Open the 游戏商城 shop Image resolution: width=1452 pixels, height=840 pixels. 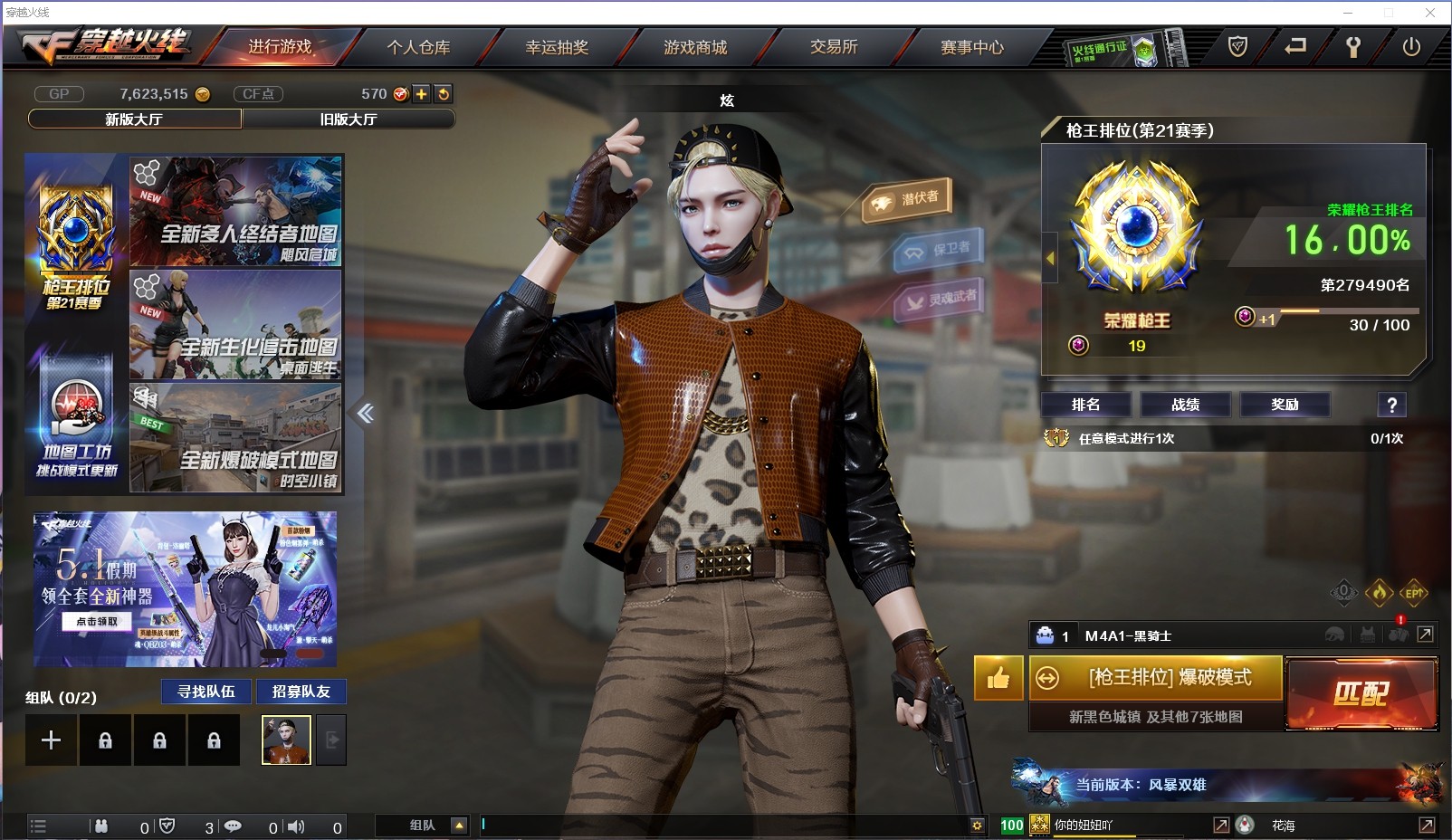(x=695, y=47)
